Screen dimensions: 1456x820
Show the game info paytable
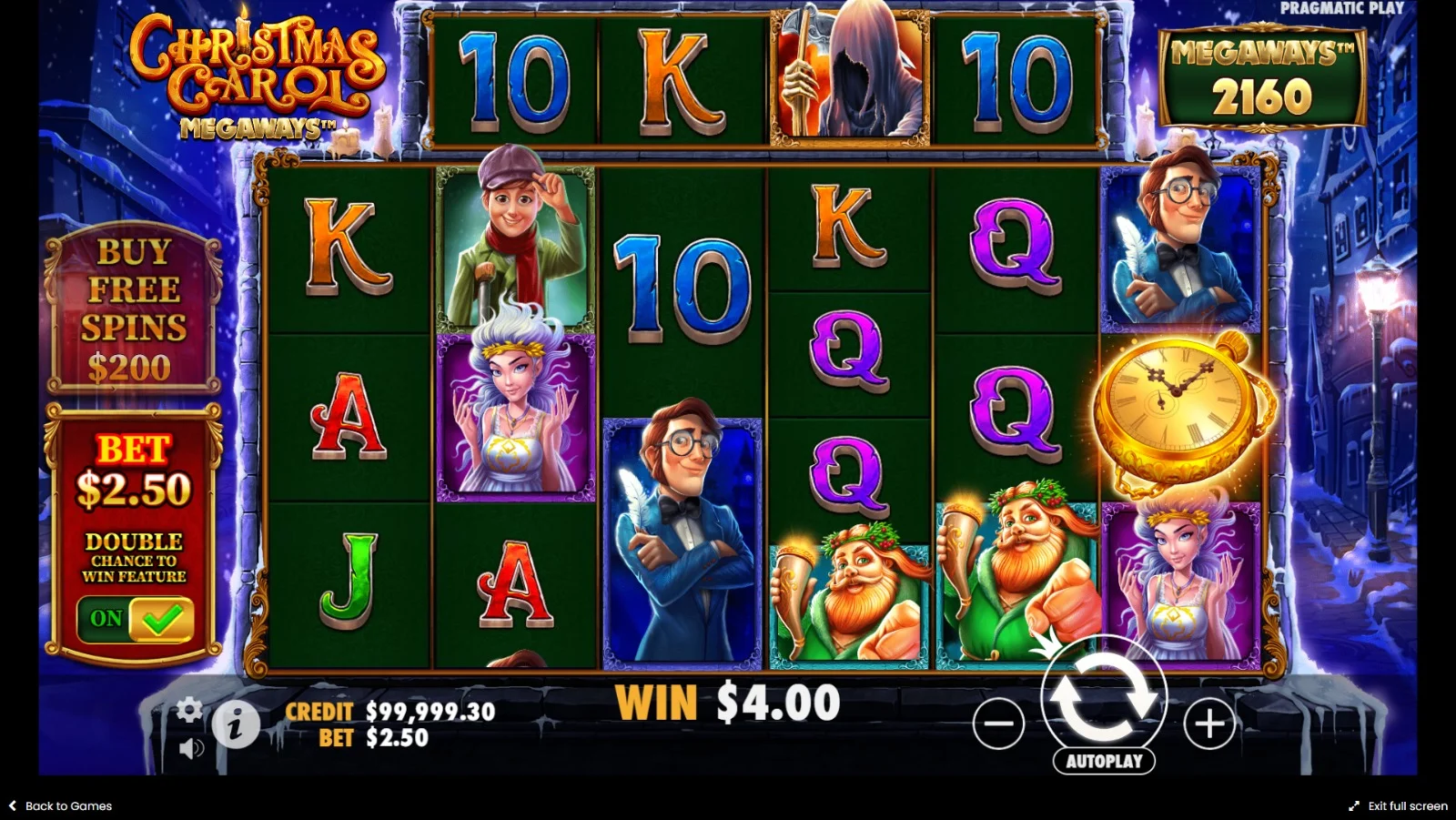point(237,725)
